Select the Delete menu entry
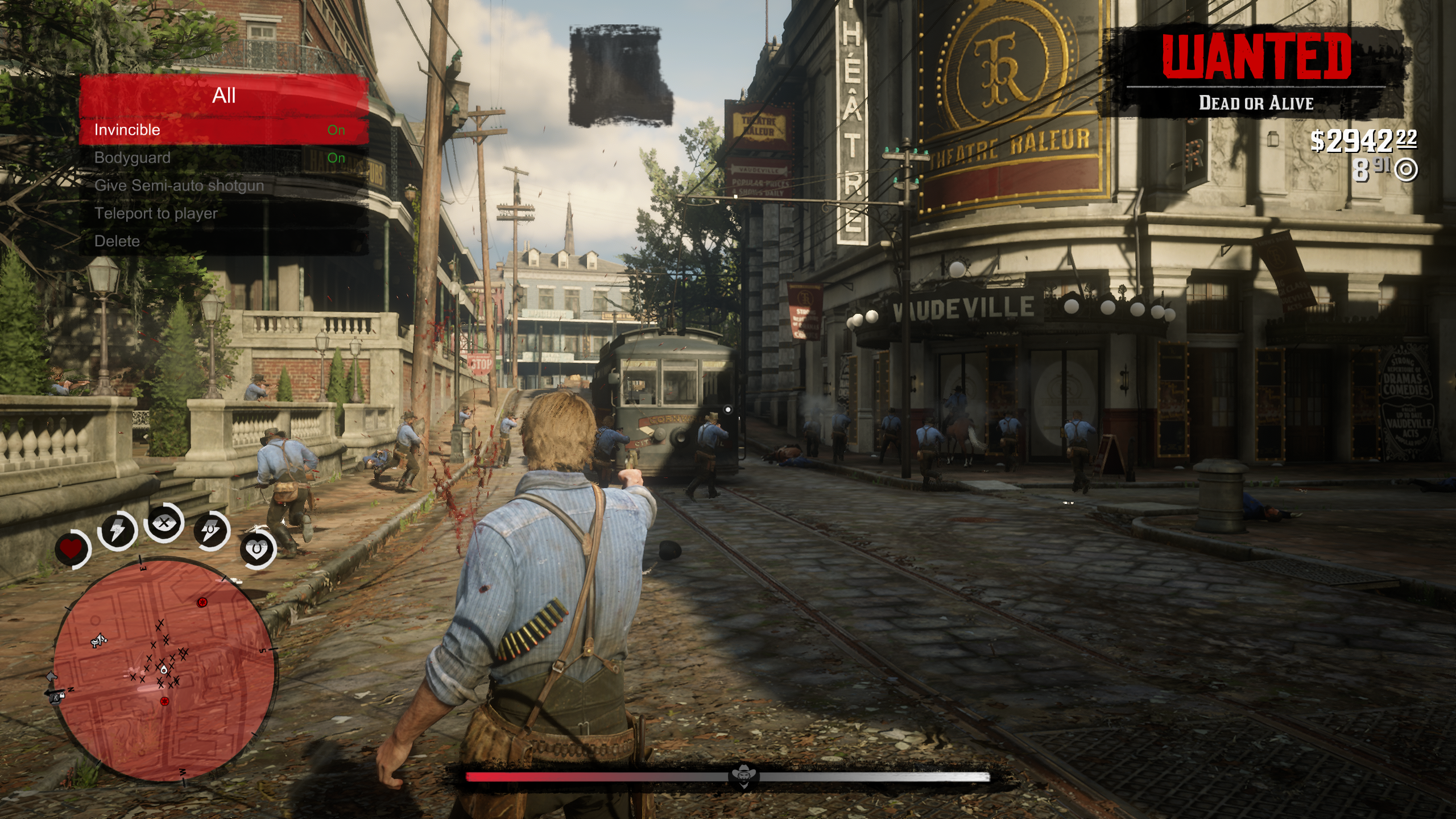Viewport: 1456px width, 819px height. coord(224,242)
